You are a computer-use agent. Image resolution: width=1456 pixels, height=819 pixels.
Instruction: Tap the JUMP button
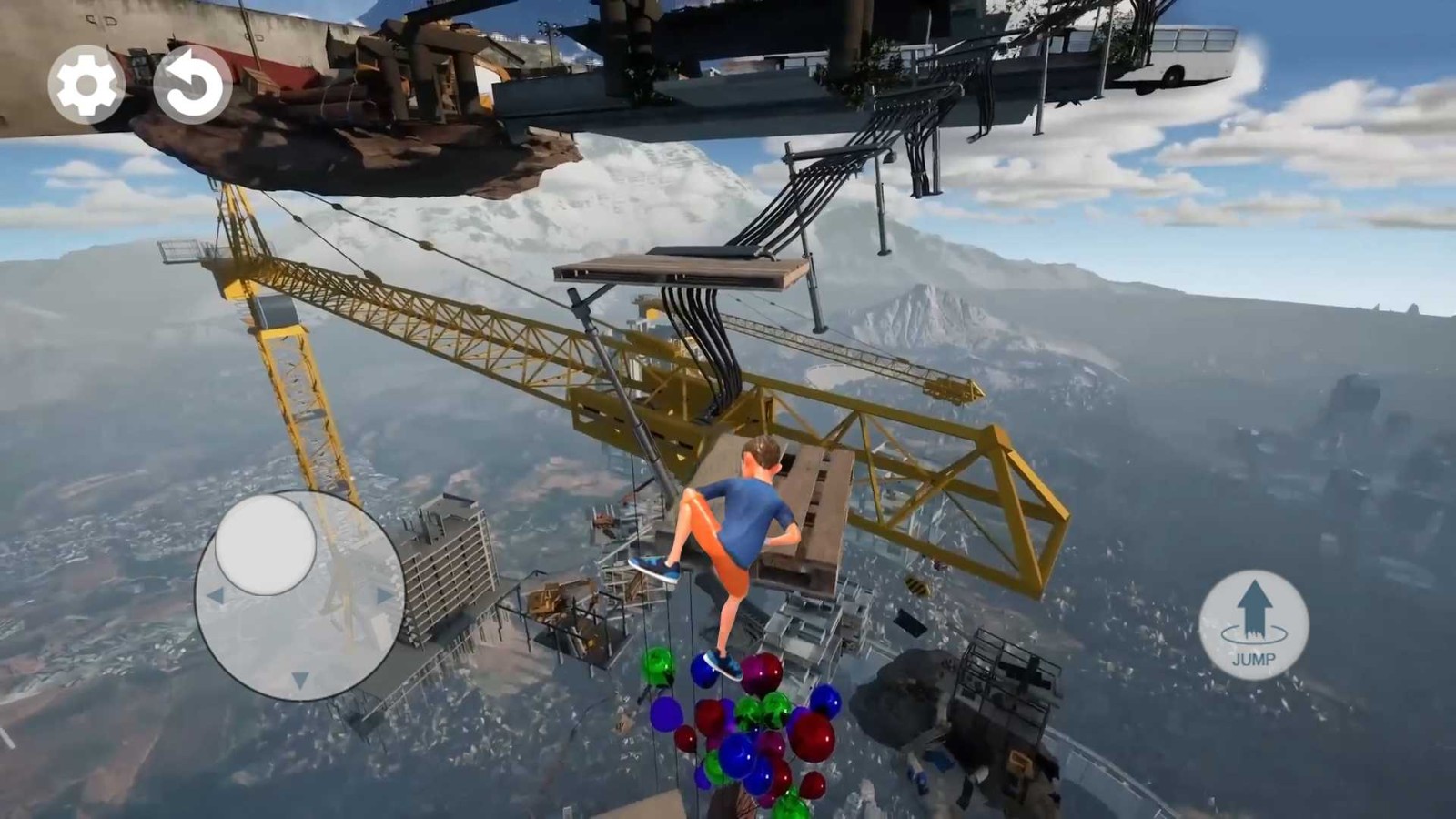pos(1254,625)
